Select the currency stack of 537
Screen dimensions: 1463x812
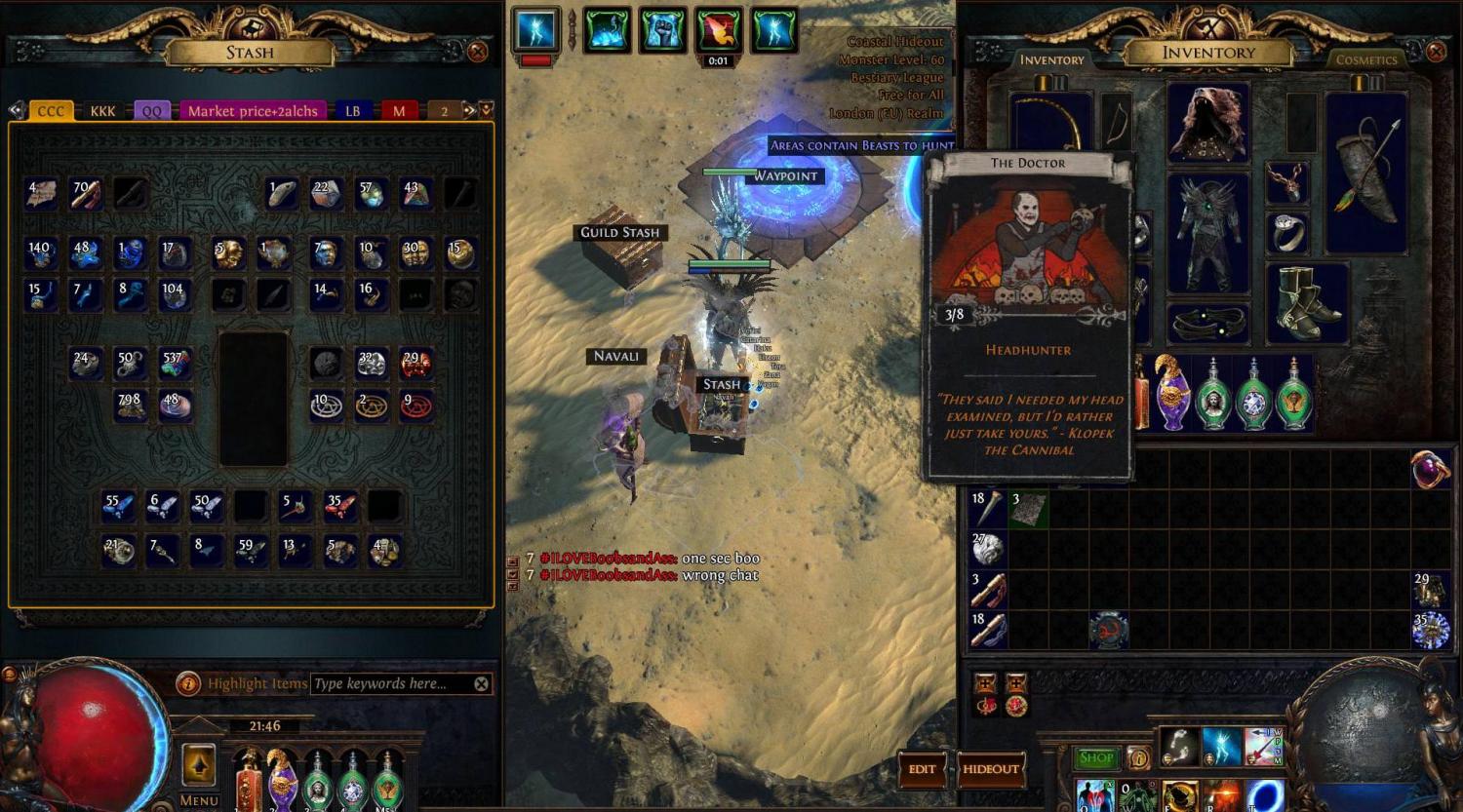(x=175, y=364)
